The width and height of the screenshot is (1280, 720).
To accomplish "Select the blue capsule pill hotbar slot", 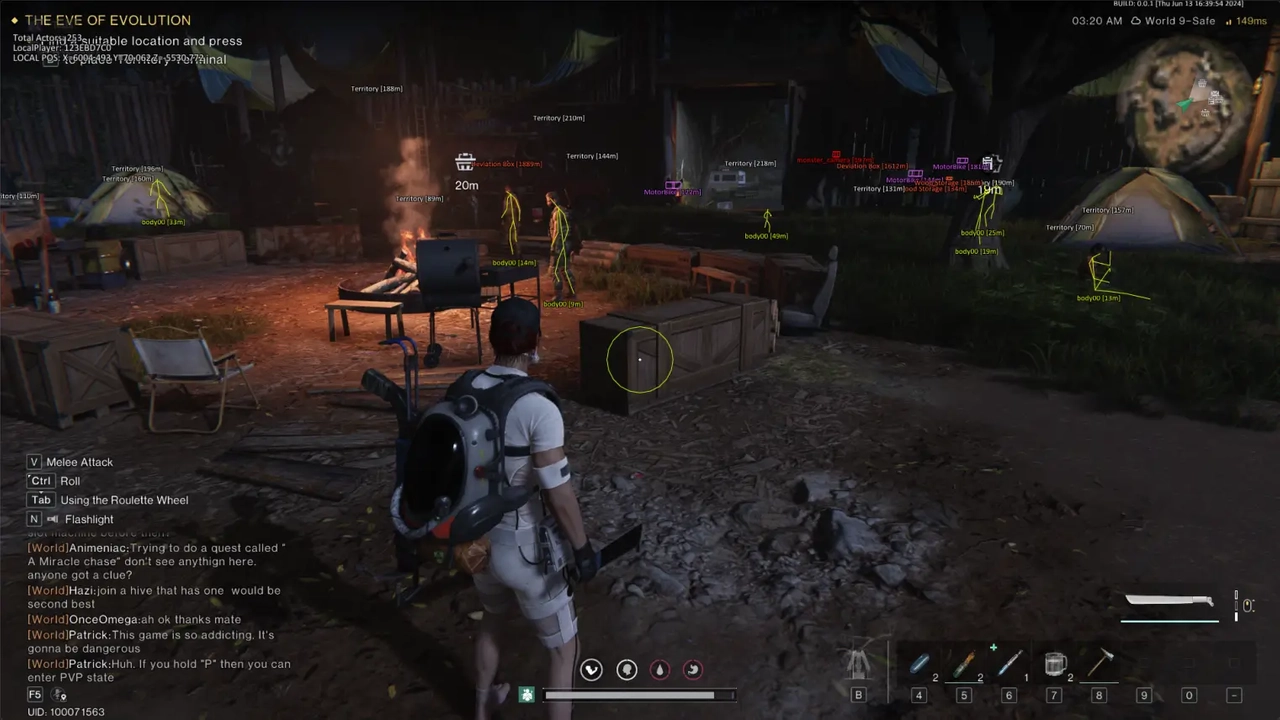I will tap(919, 664).
